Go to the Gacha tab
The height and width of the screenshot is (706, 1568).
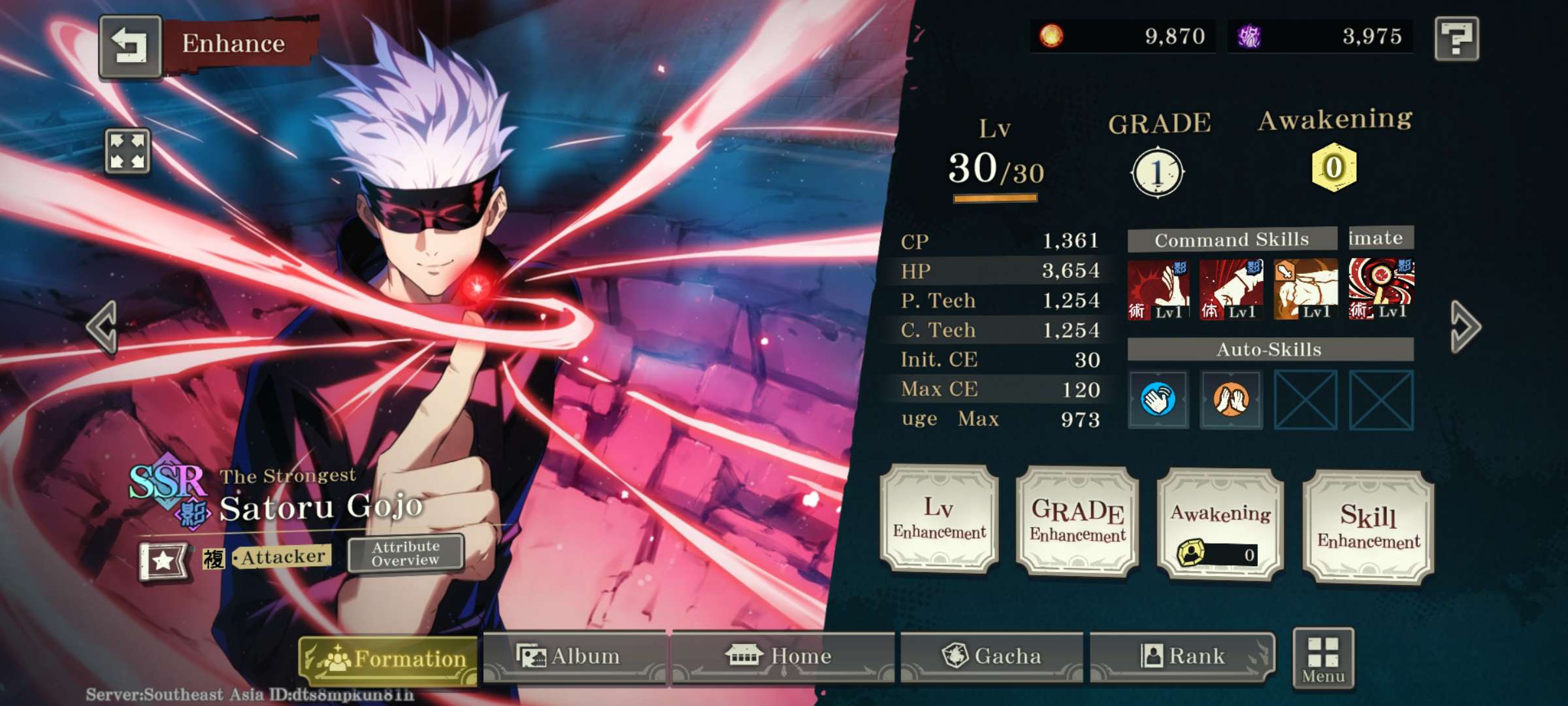[x=991, y=656]
